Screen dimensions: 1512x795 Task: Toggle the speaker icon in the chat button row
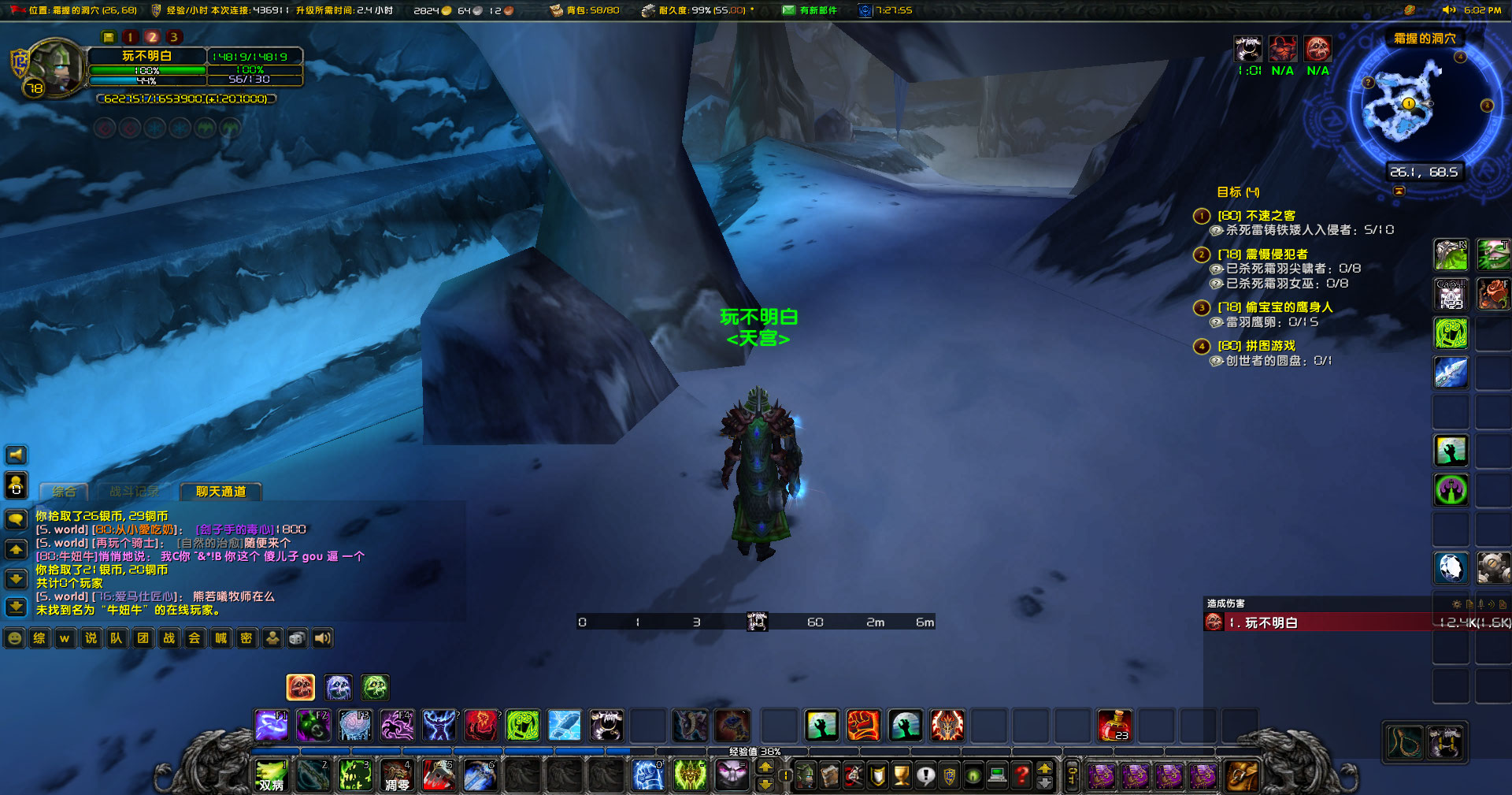322,638
